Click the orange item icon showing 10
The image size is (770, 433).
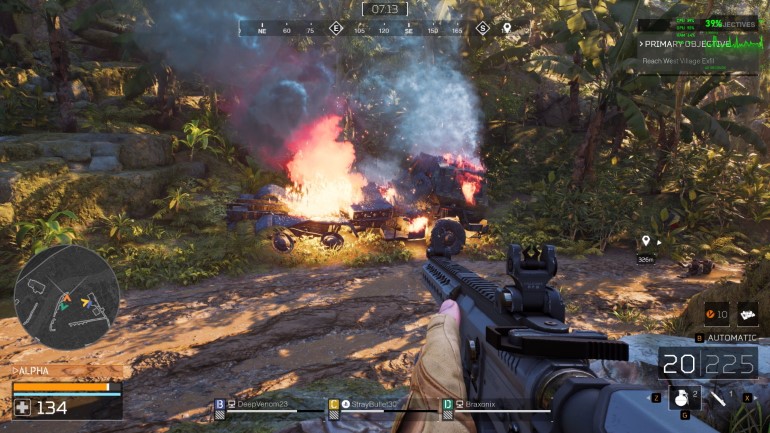[716, 315]
